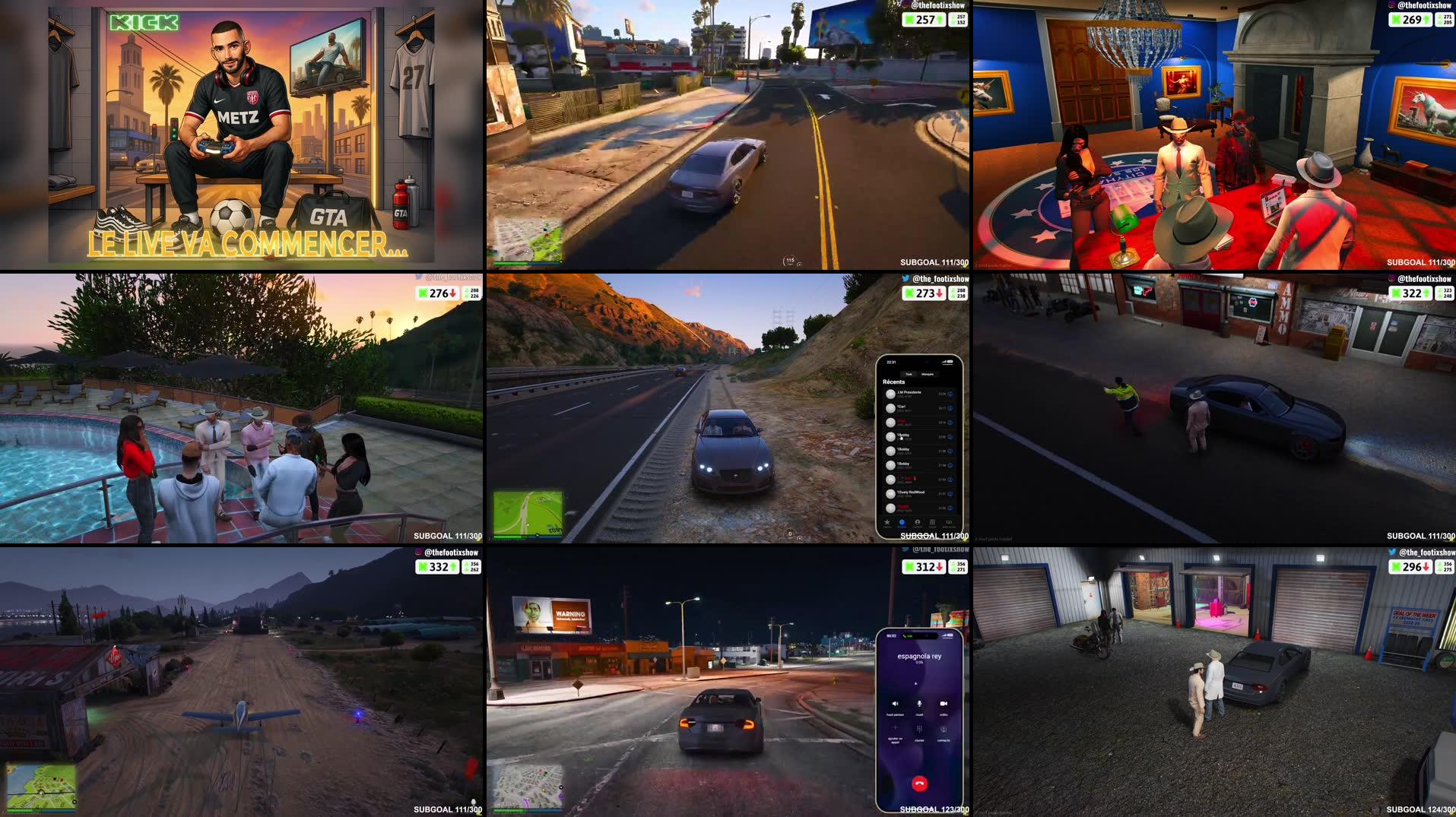Toggle the vidéo camera on the call

click(943, 704)
